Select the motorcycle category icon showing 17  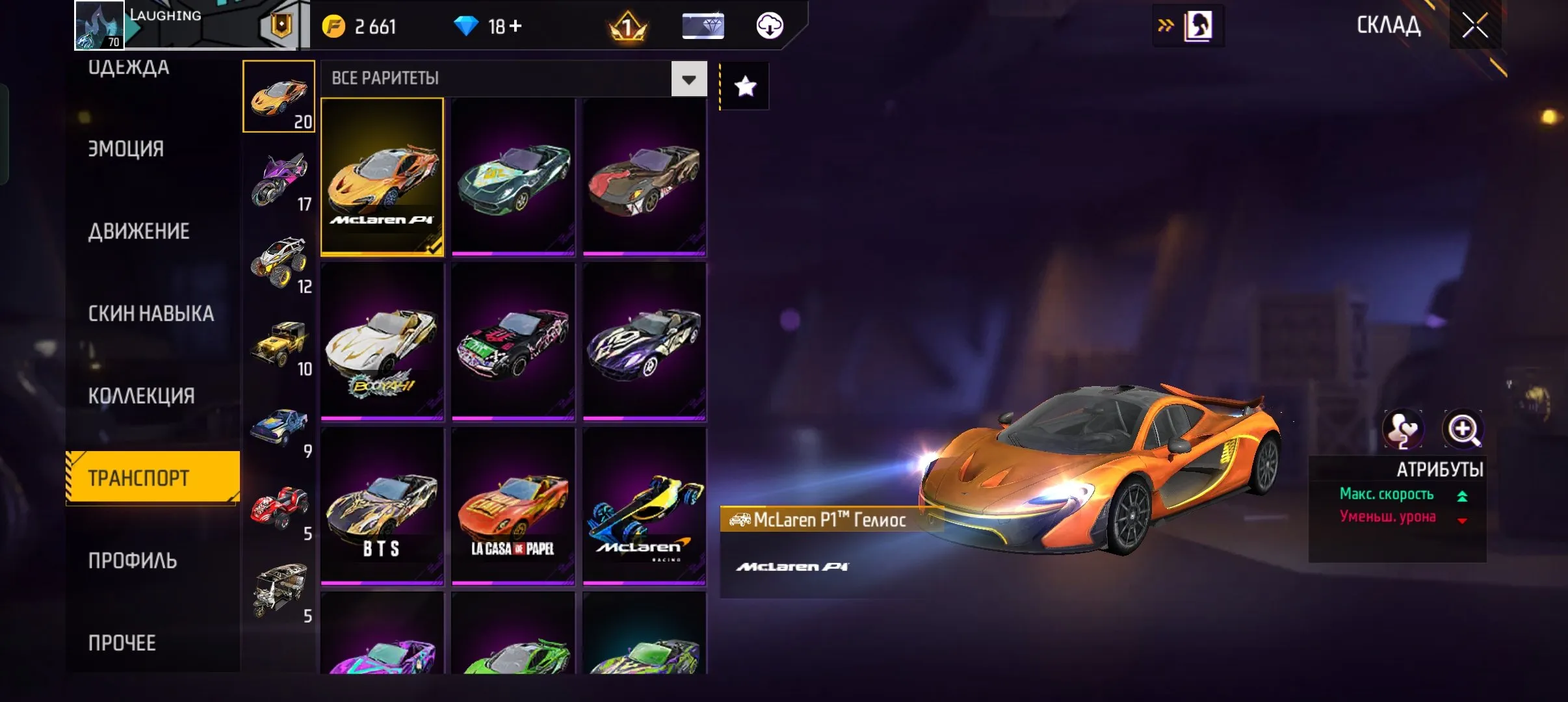tap(280, 175)
